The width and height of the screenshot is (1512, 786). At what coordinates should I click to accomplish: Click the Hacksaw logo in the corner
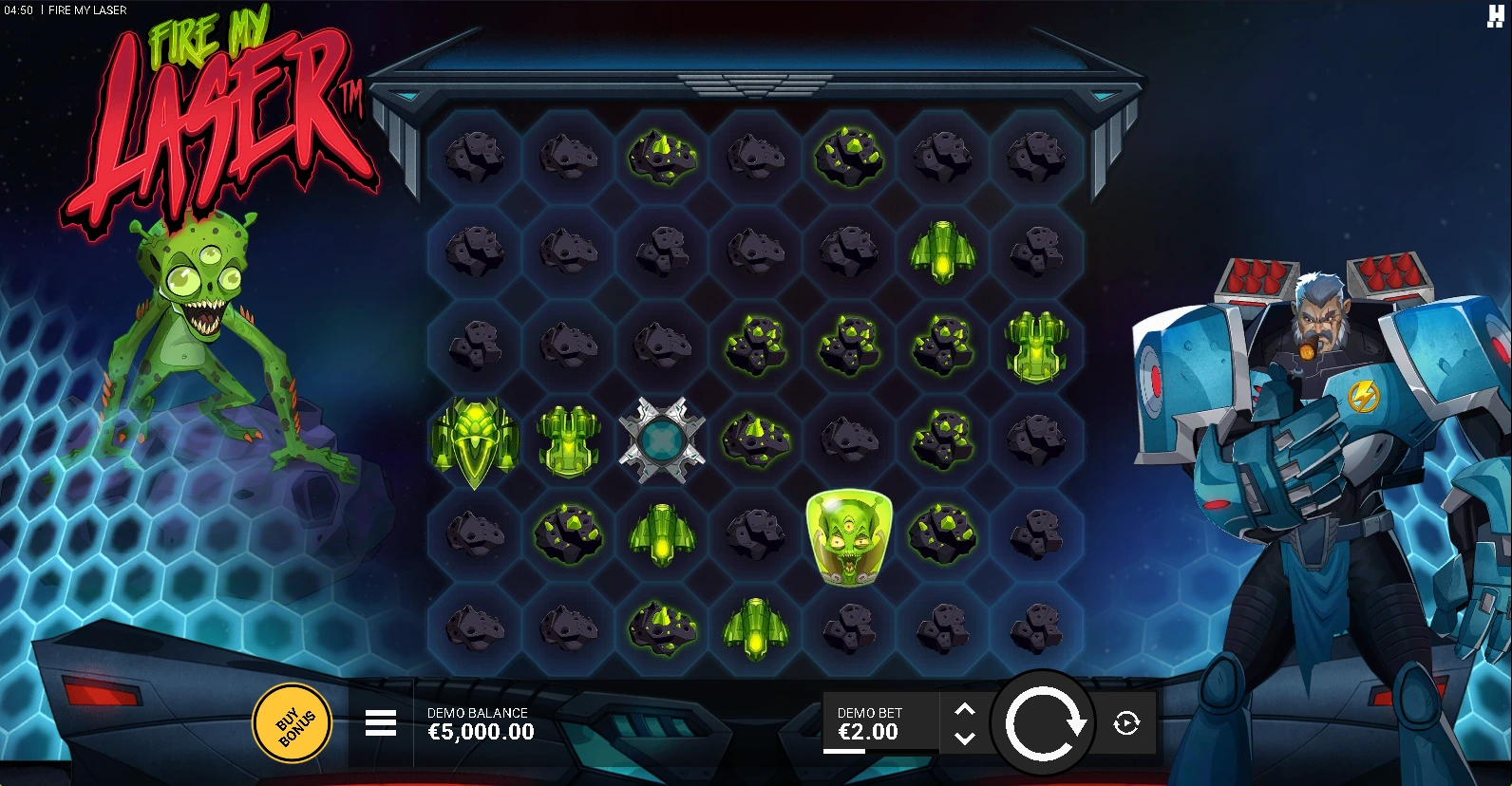tap(1496, 16)
